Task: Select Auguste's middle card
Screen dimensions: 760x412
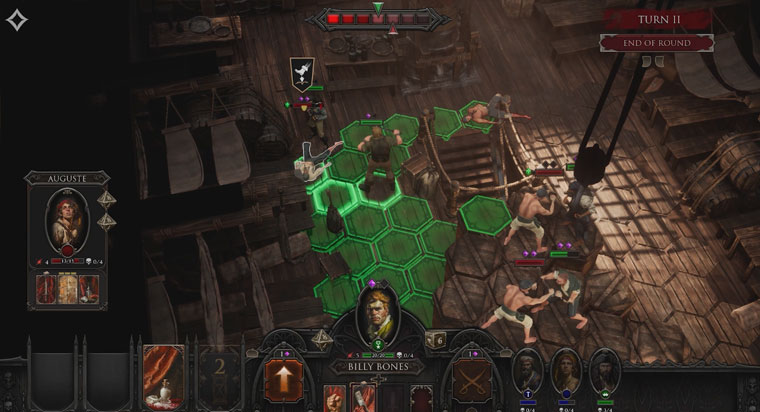Action: pyautogui.click(x=68, y=288)
